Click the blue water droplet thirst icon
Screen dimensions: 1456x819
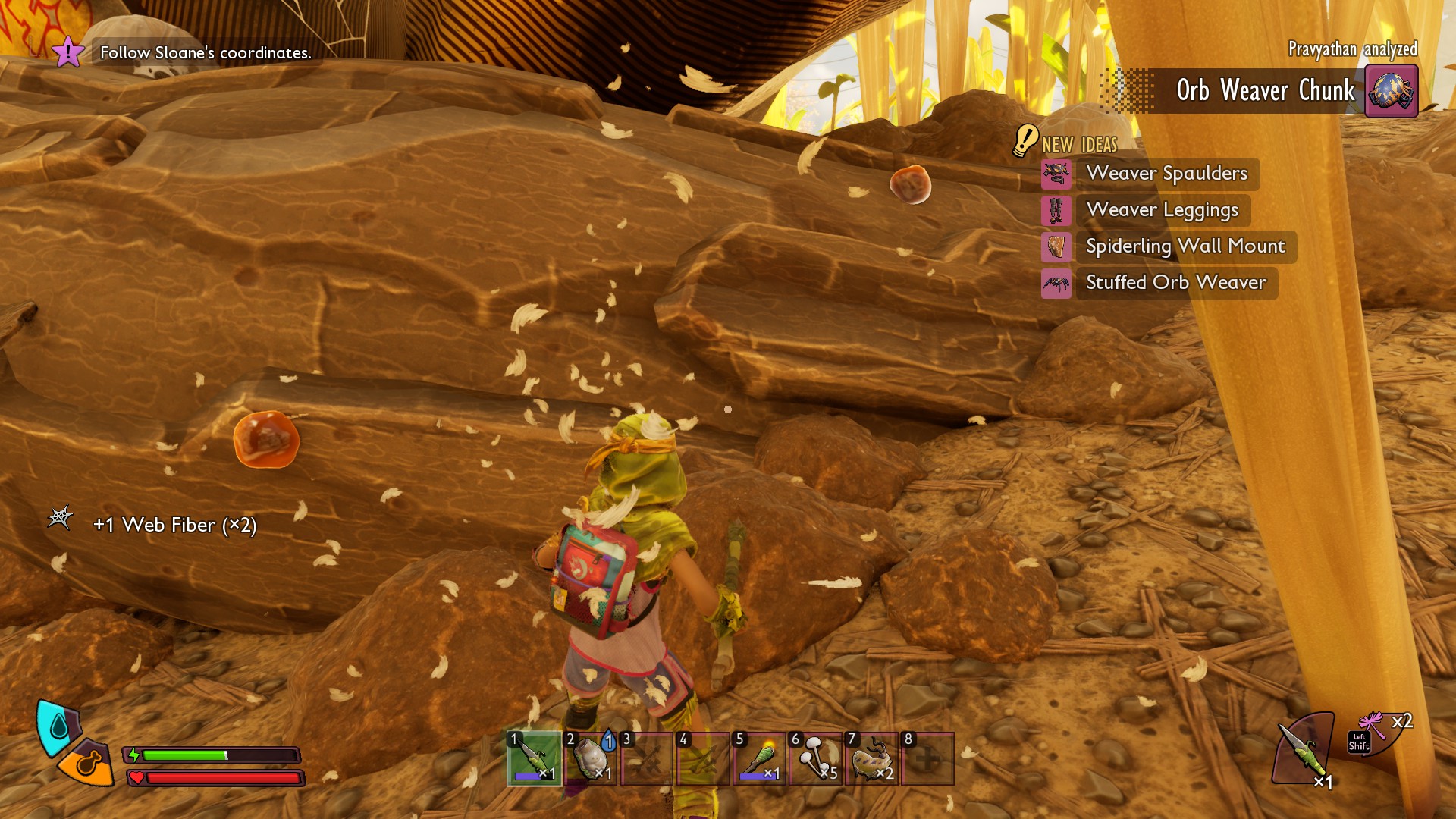(x=58, y=726)
